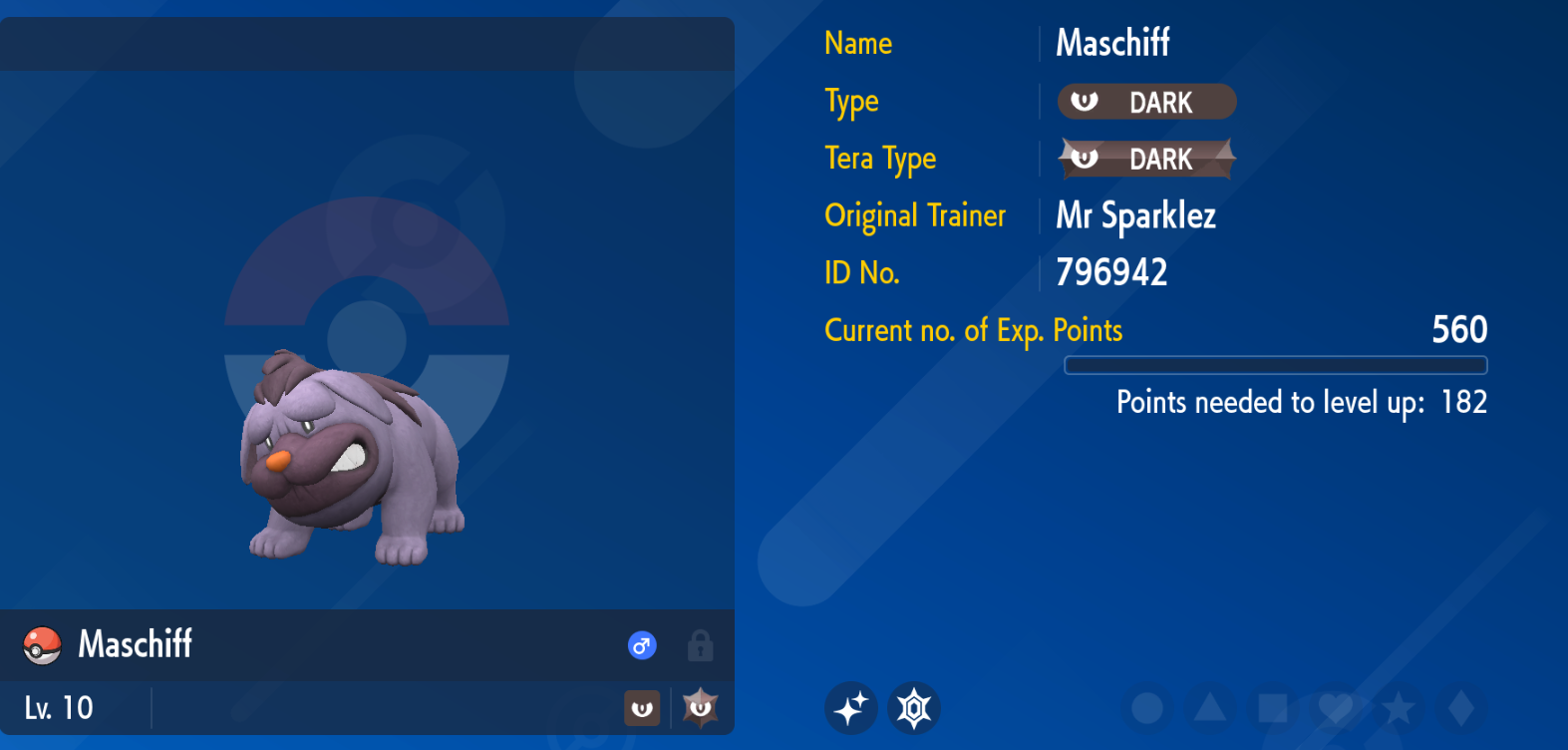The width and height of the screenshot is (1568, 750).
Task: Open the Type selector labeled DARK
Action: pyautogui.click(x=1146, y=101)
